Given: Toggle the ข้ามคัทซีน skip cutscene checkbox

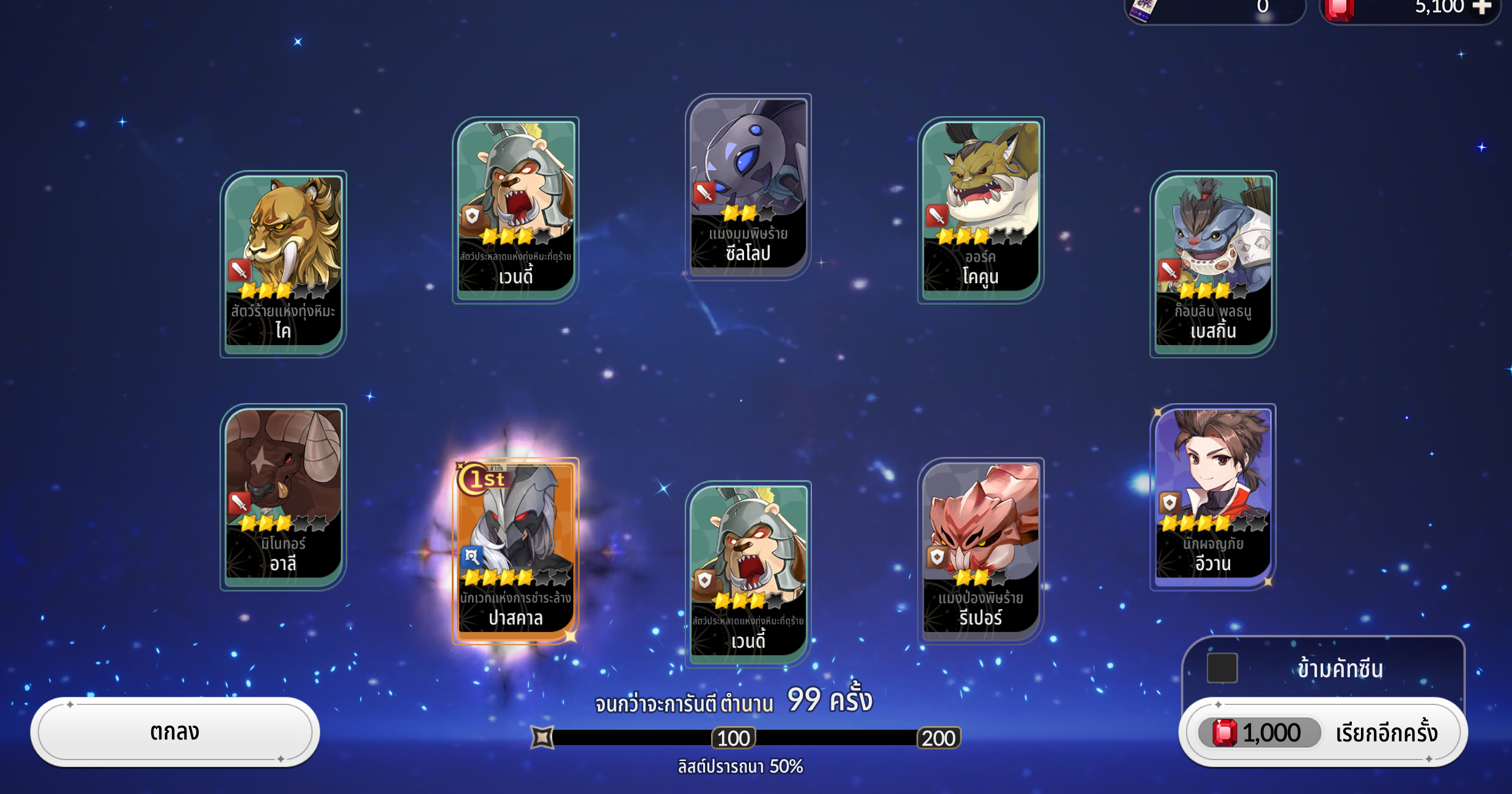Looking at the screenshot, I should (1222, 668).
